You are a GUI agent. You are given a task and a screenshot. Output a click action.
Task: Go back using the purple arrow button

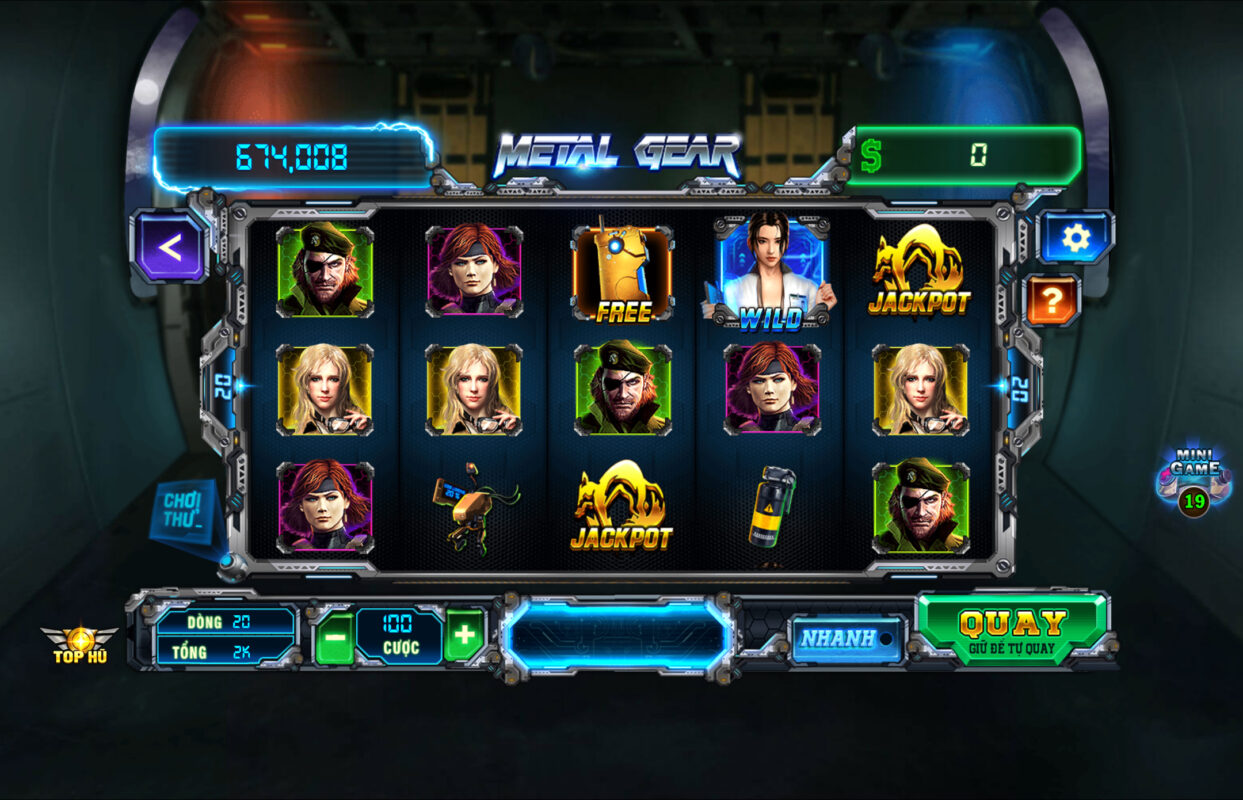tap(170, 247)
